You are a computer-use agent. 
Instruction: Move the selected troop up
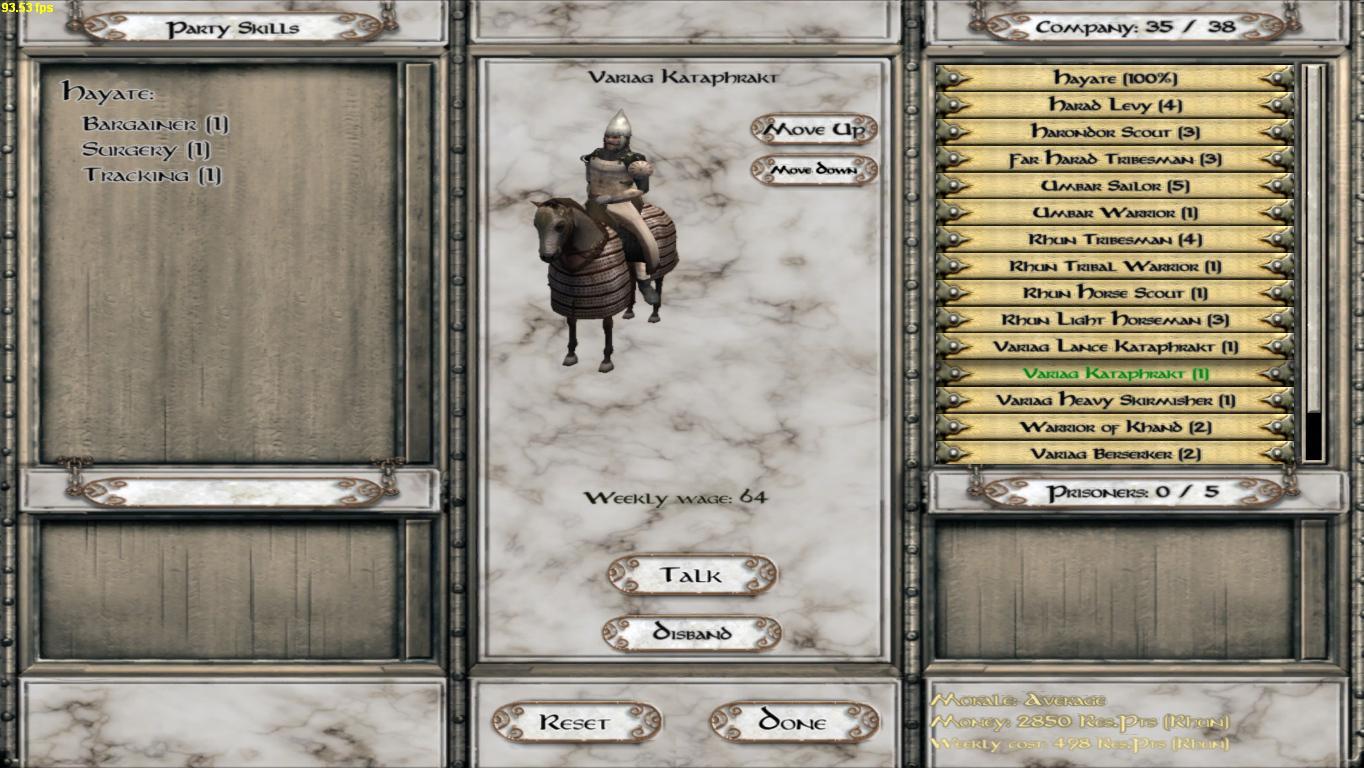pos(814,130)
